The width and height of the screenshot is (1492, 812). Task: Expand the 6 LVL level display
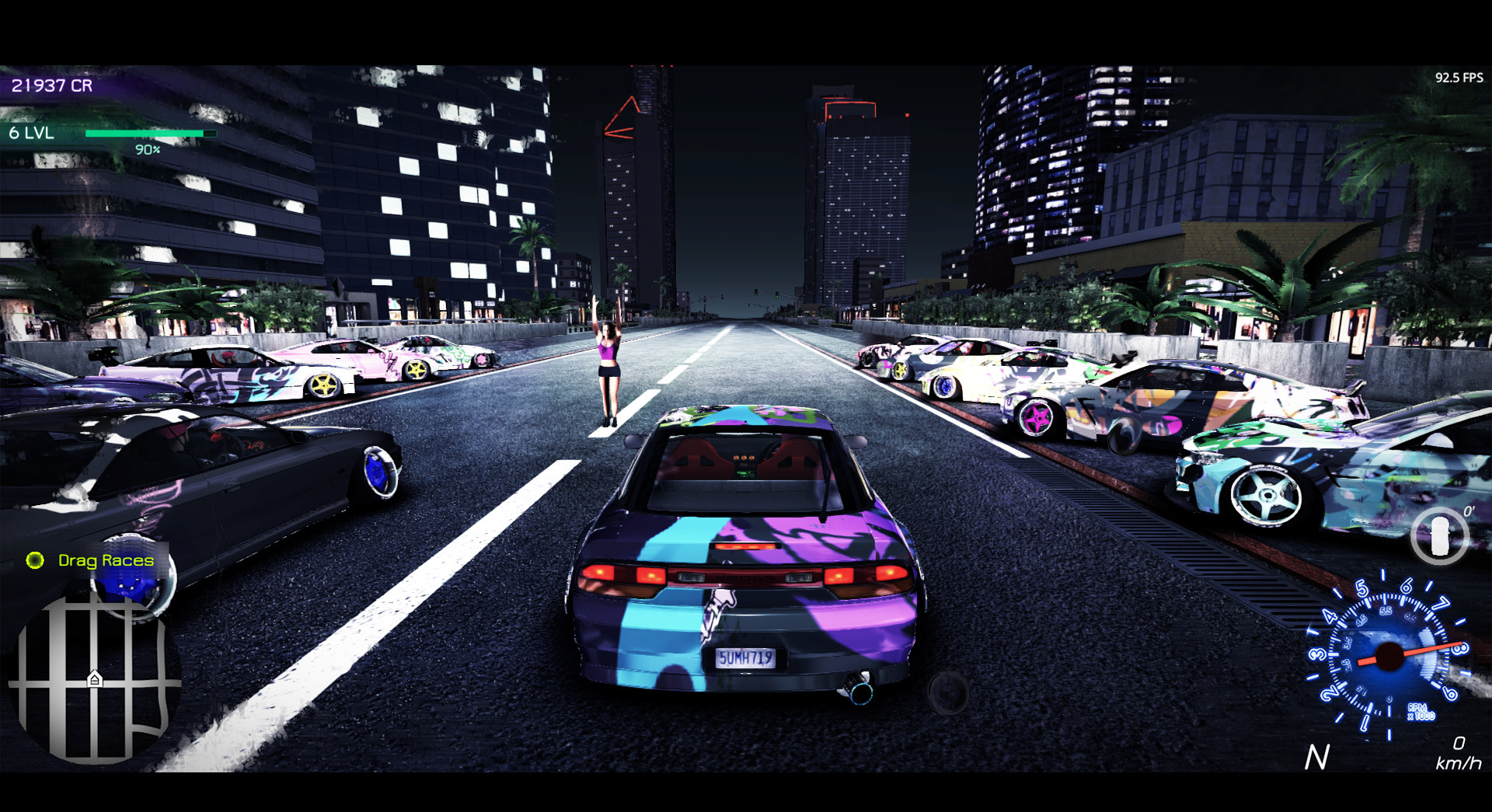coord(30,132)
